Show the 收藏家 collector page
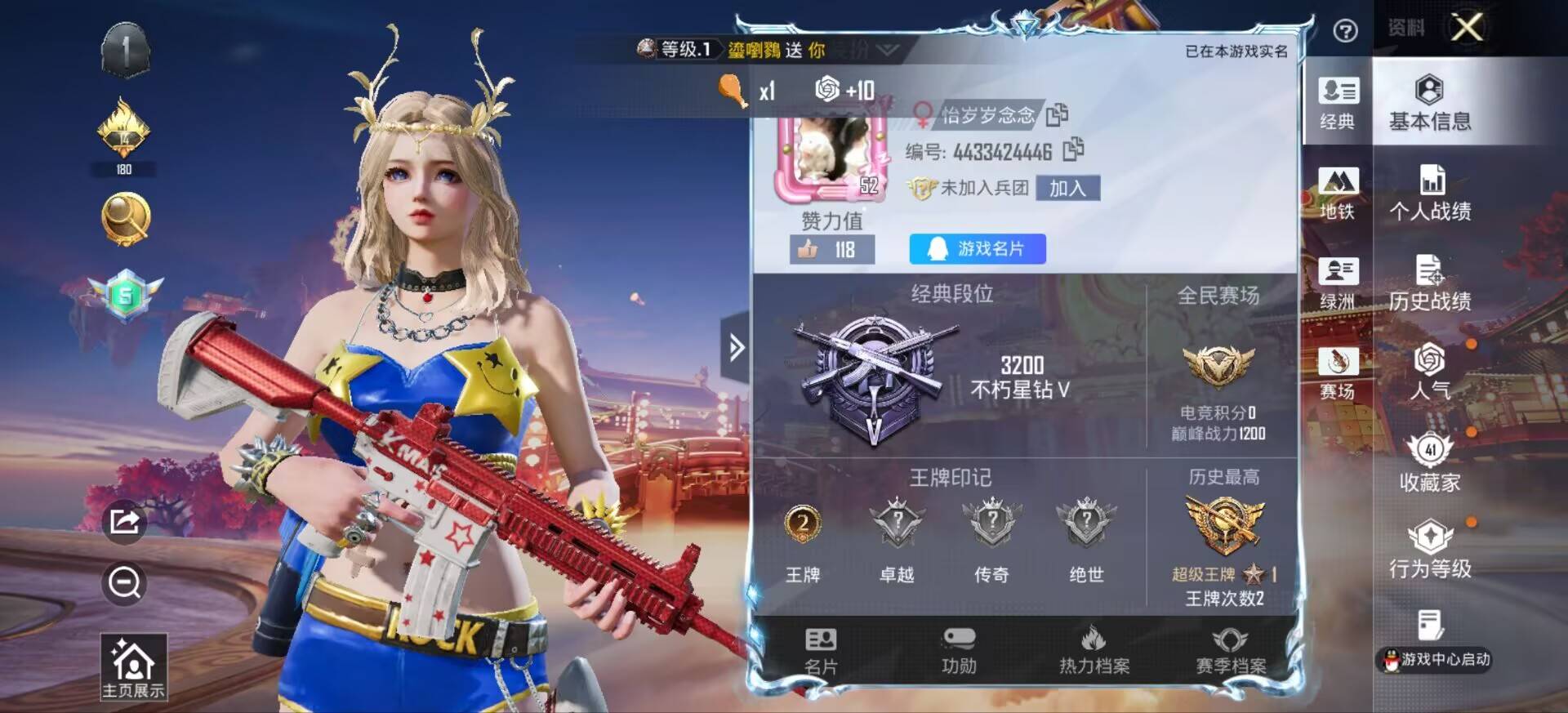 coord(1430,464)
